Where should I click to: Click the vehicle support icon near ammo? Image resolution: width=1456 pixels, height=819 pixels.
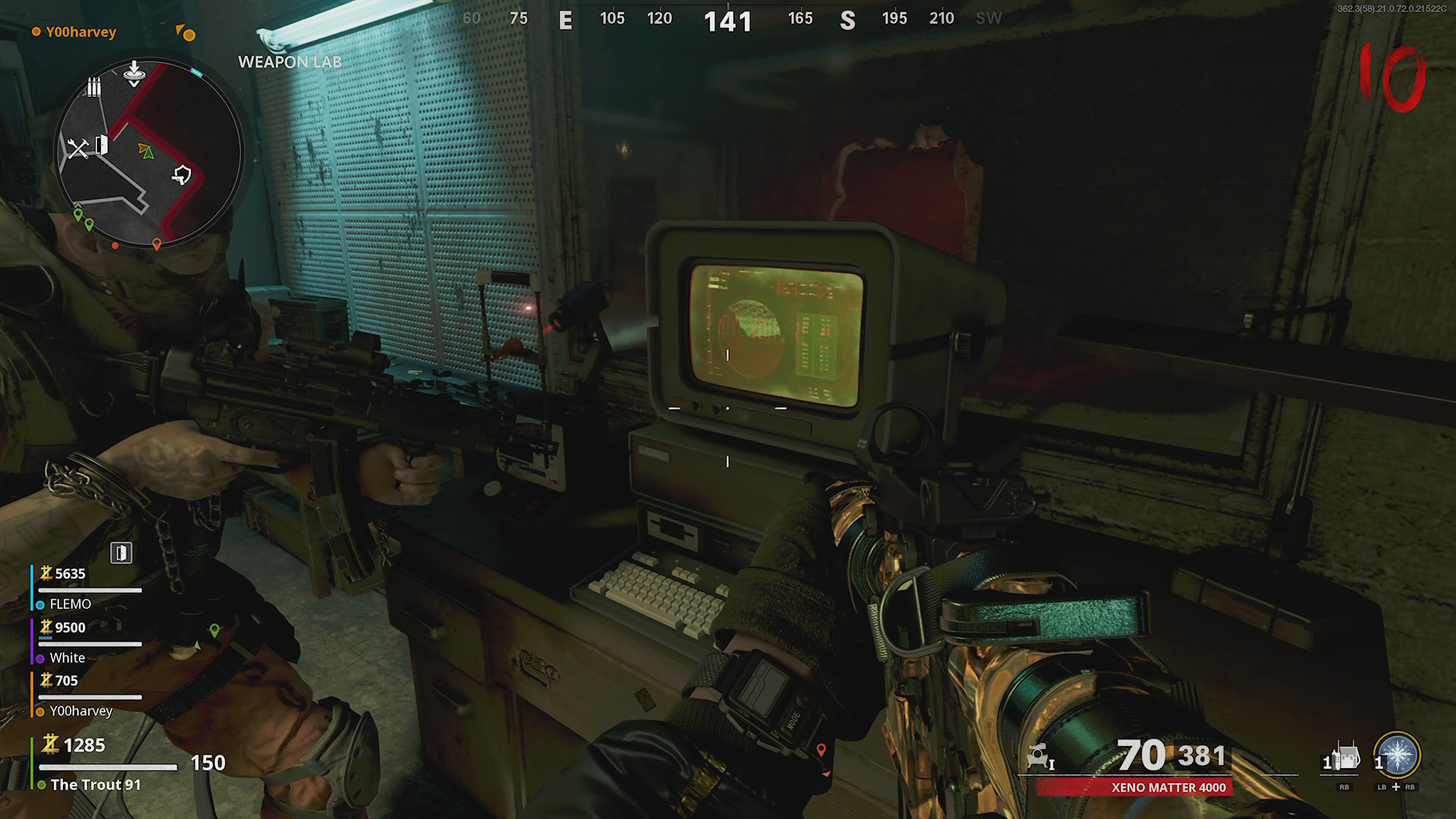coord(1038,757)
